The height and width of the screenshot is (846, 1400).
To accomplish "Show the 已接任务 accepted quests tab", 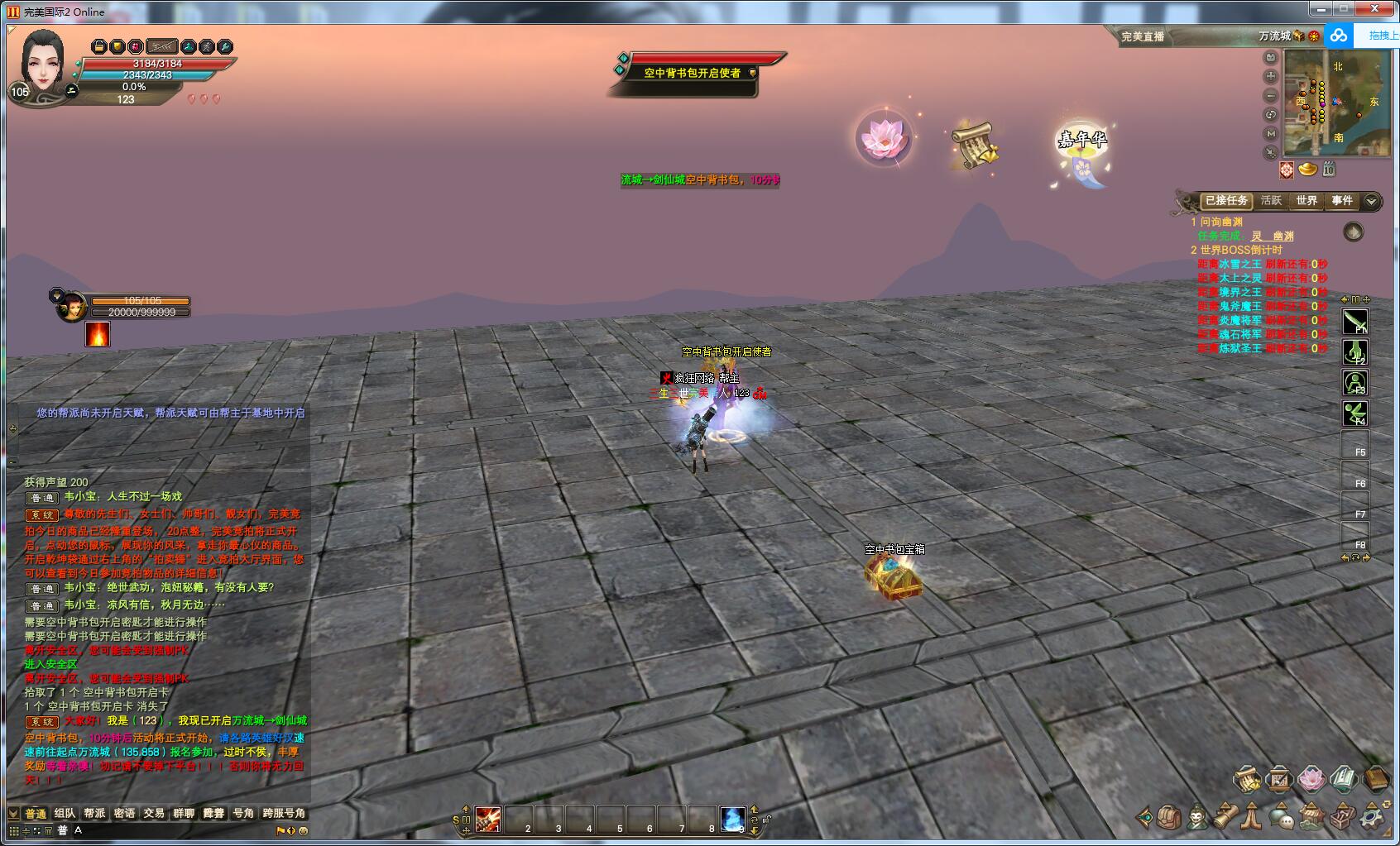I will [1226, 201].
